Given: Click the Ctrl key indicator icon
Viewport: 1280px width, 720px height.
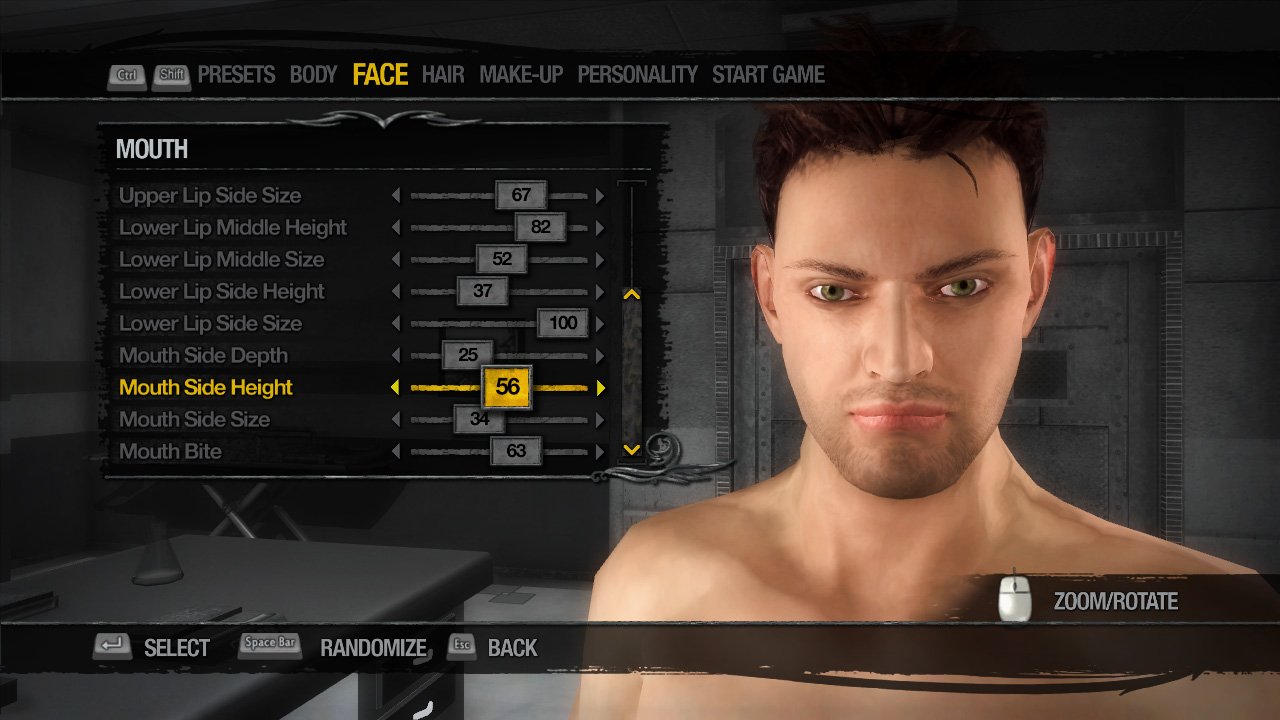Looking at the screenshot, I should click(x=126, y=74).
